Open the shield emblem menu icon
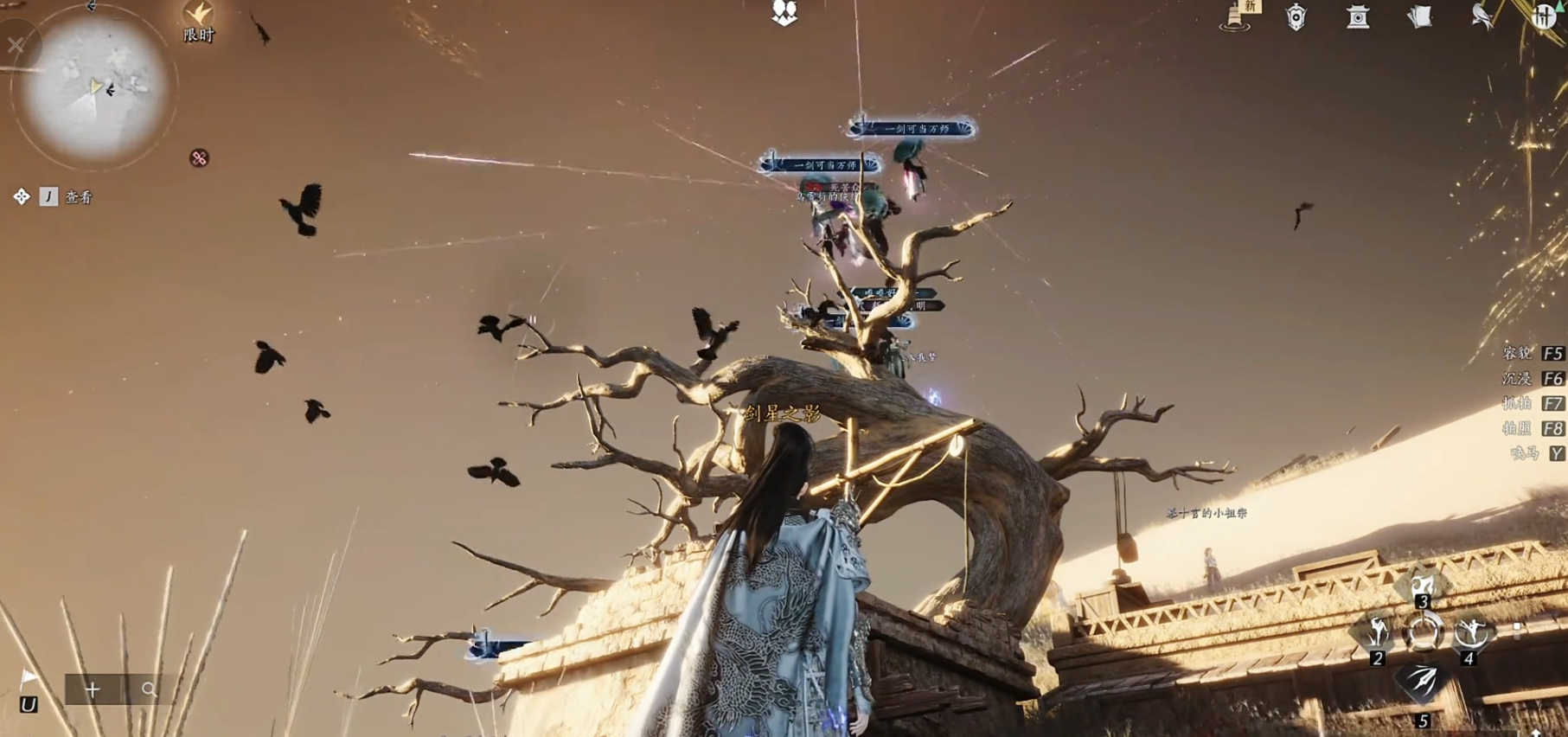 [x=1296, y=16]
